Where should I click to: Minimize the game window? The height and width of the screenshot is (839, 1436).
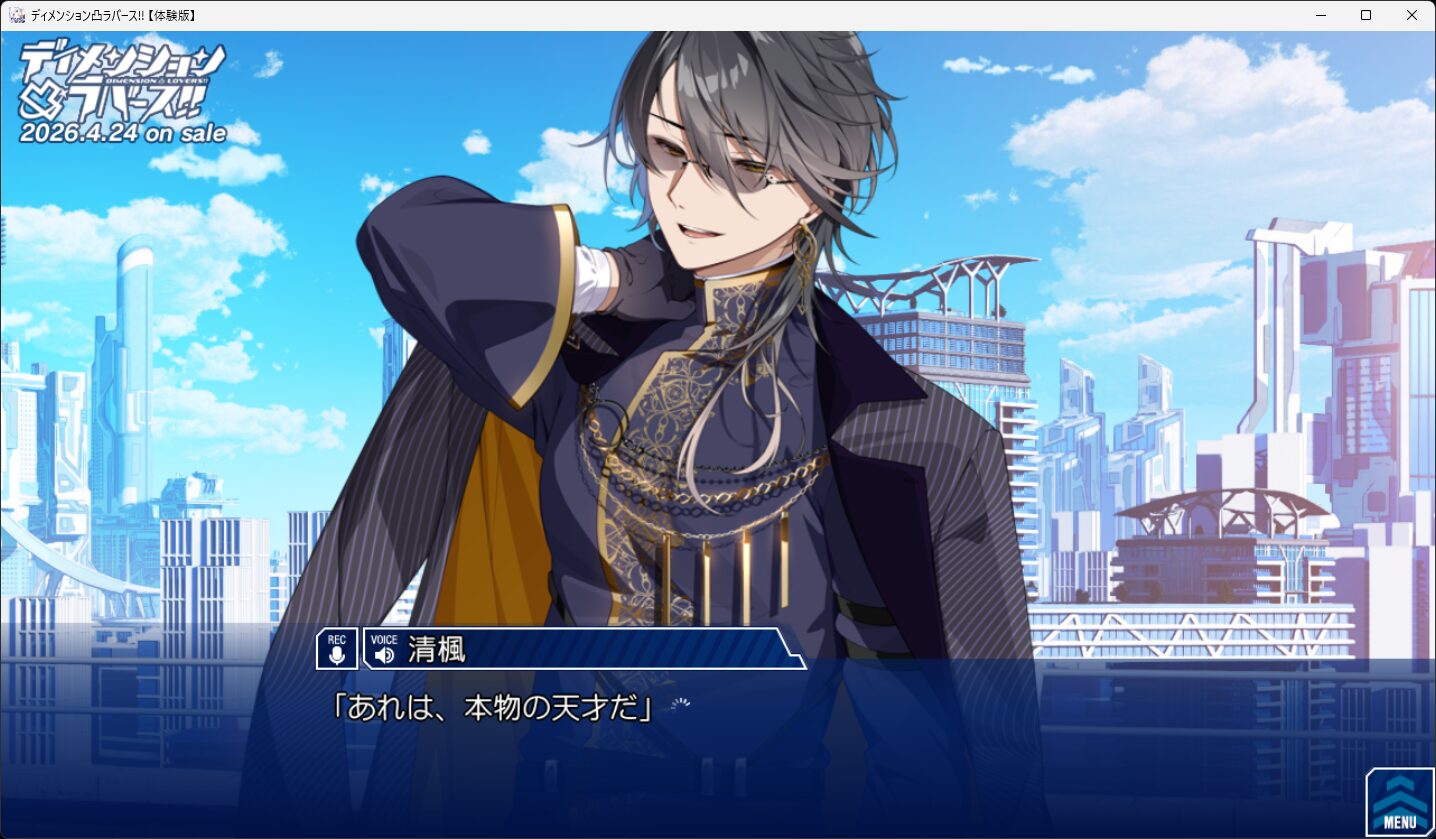(x=1320, y=15)
